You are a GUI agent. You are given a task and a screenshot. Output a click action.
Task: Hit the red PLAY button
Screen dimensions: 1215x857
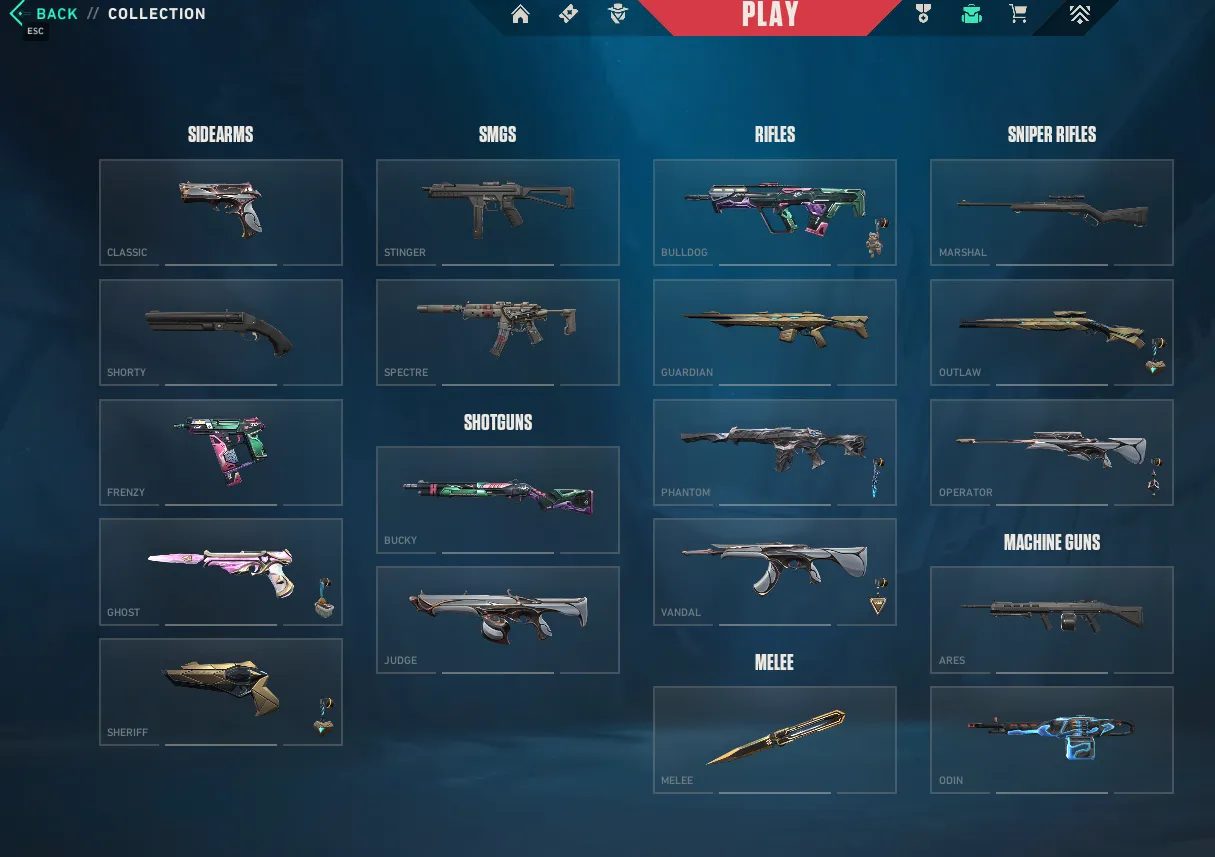[x=769, y=15]
